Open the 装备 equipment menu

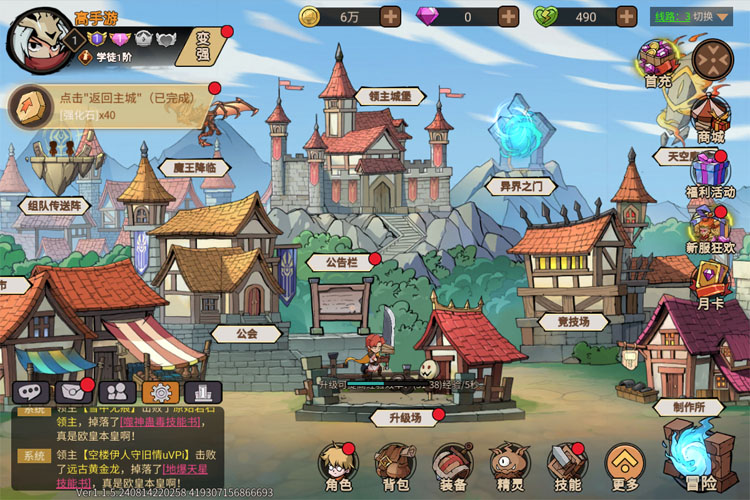click(x=452, y=465)
